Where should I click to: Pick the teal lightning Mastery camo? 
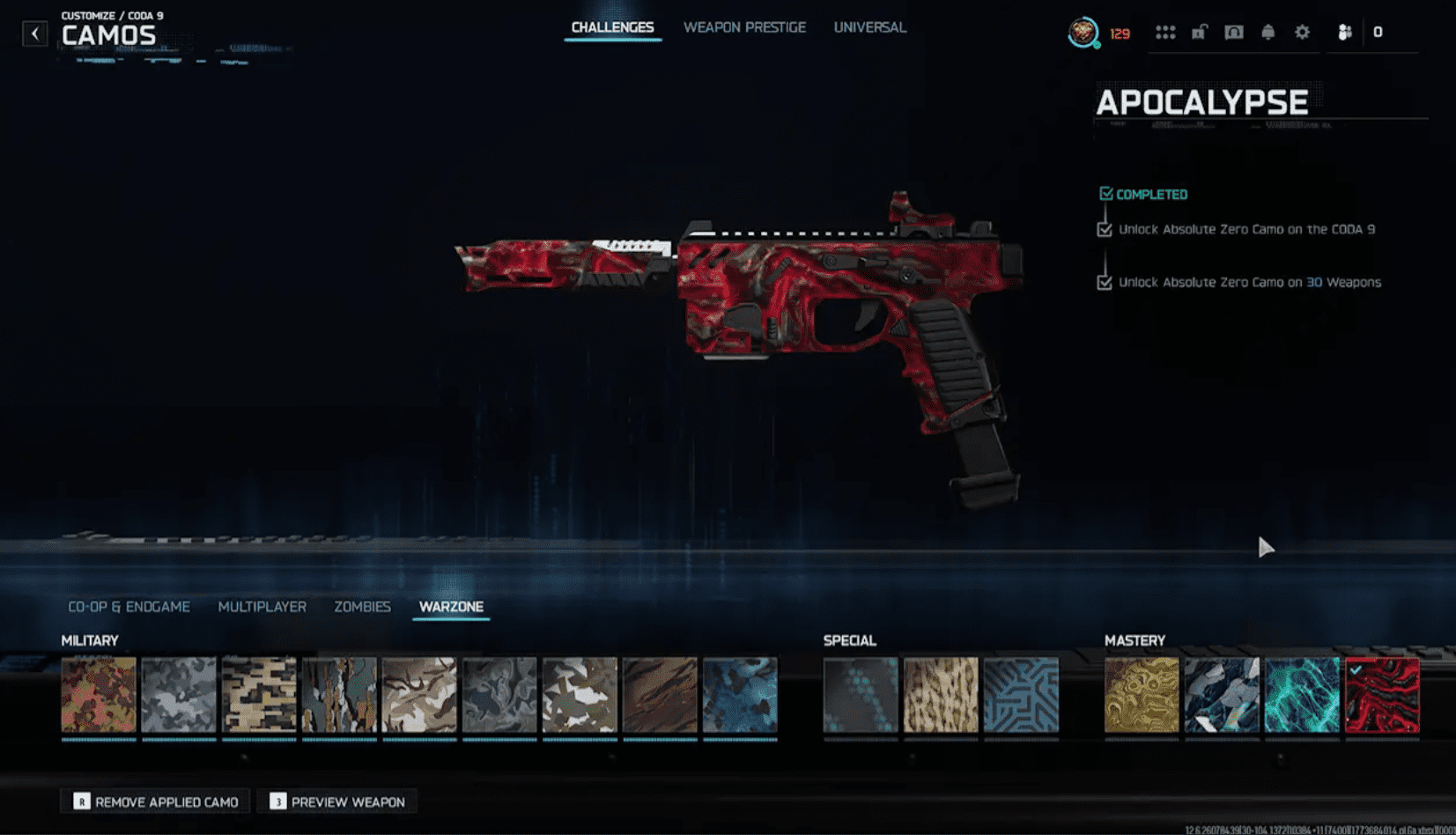click(1302, 695)
